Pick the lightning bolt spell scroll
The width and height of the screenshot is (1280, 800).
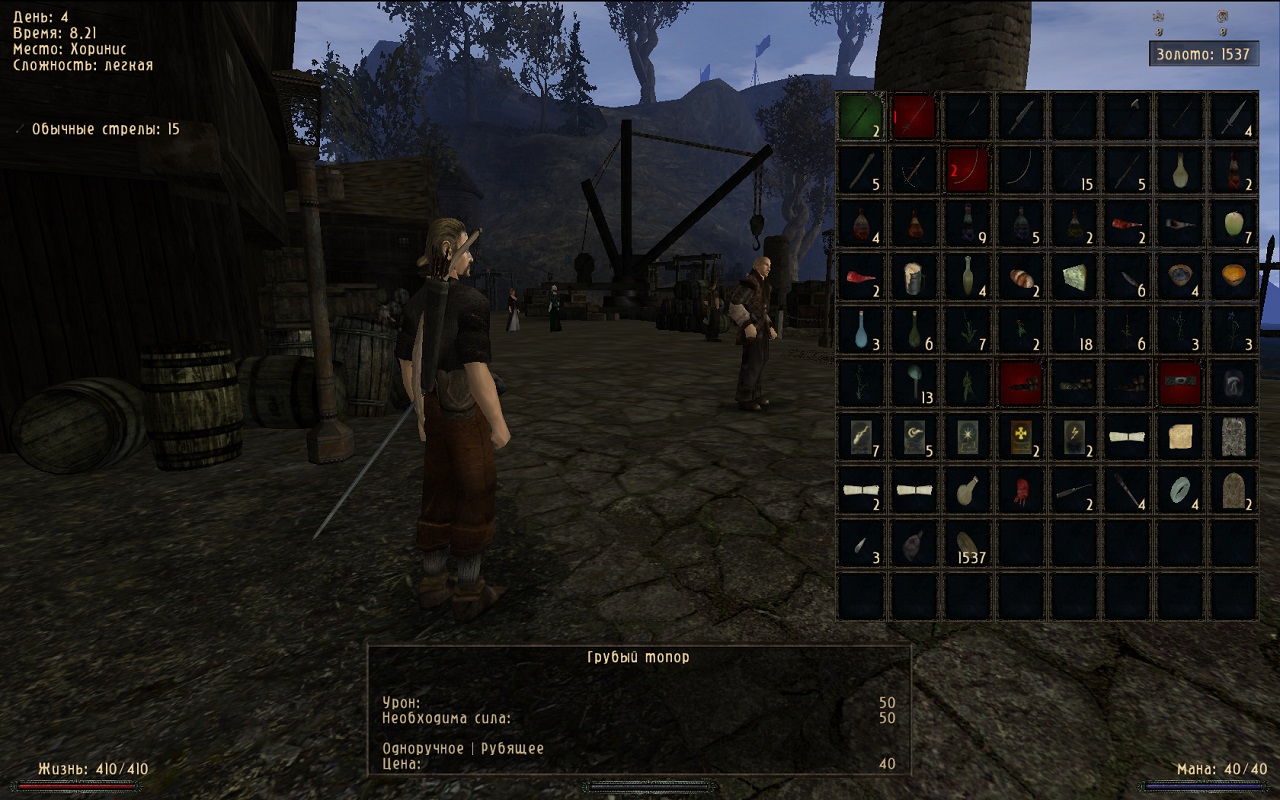(1075, 437)
